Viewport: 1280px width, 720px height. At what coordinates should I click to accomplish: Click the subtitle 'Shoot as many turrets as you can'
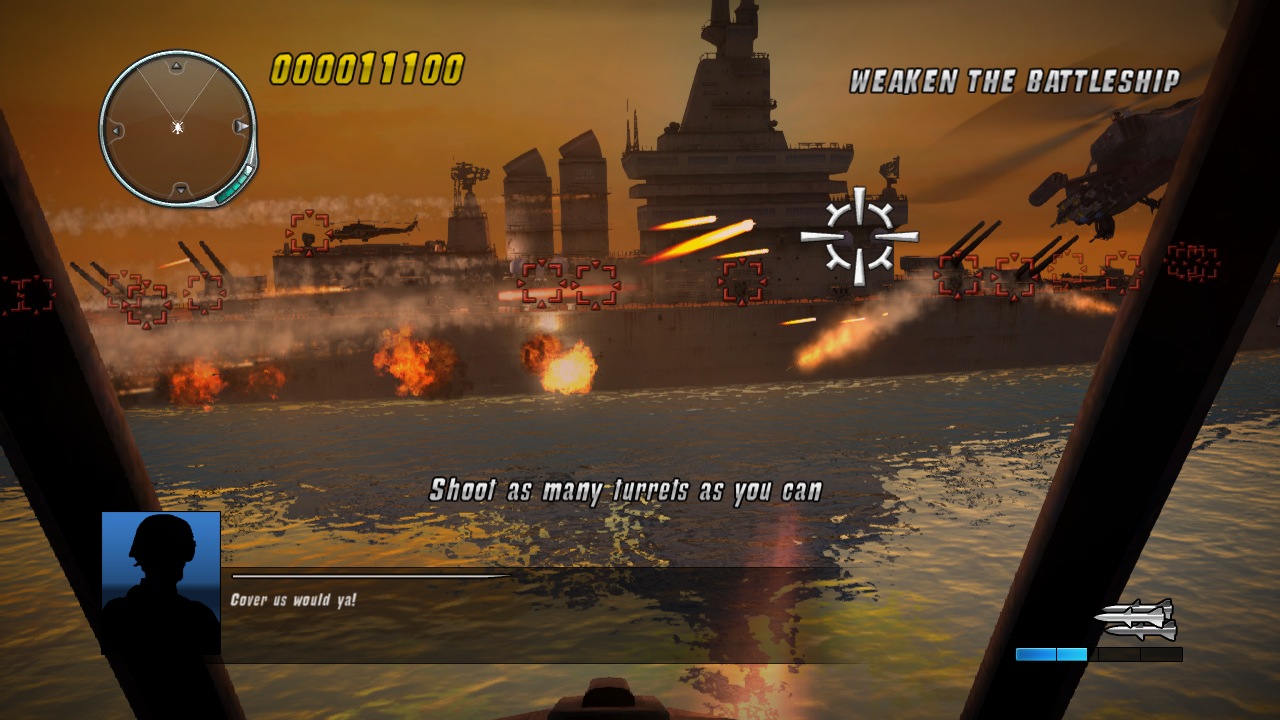coord(628,490)
